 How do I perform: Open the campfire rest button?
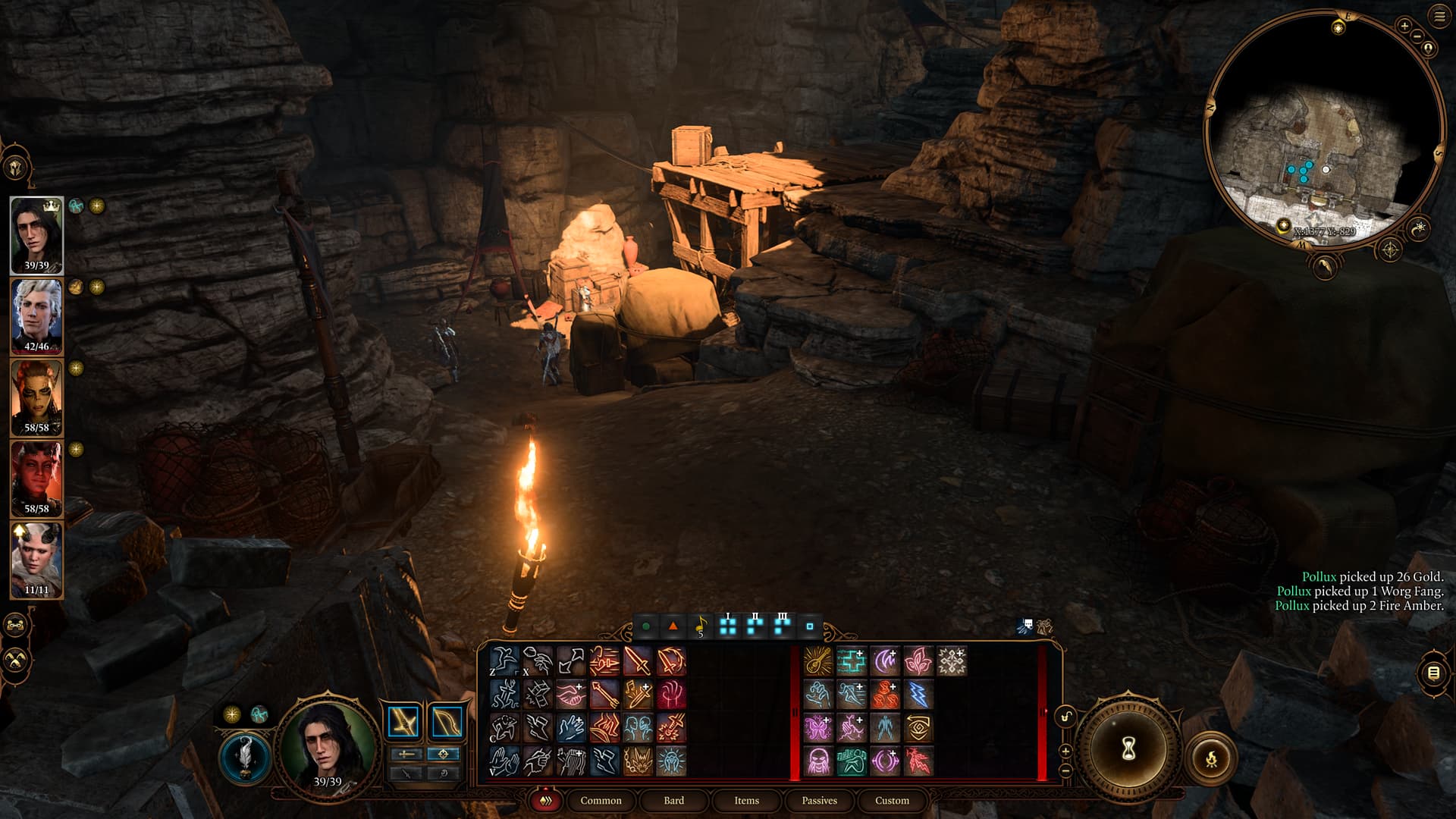tap(1211, 758)
